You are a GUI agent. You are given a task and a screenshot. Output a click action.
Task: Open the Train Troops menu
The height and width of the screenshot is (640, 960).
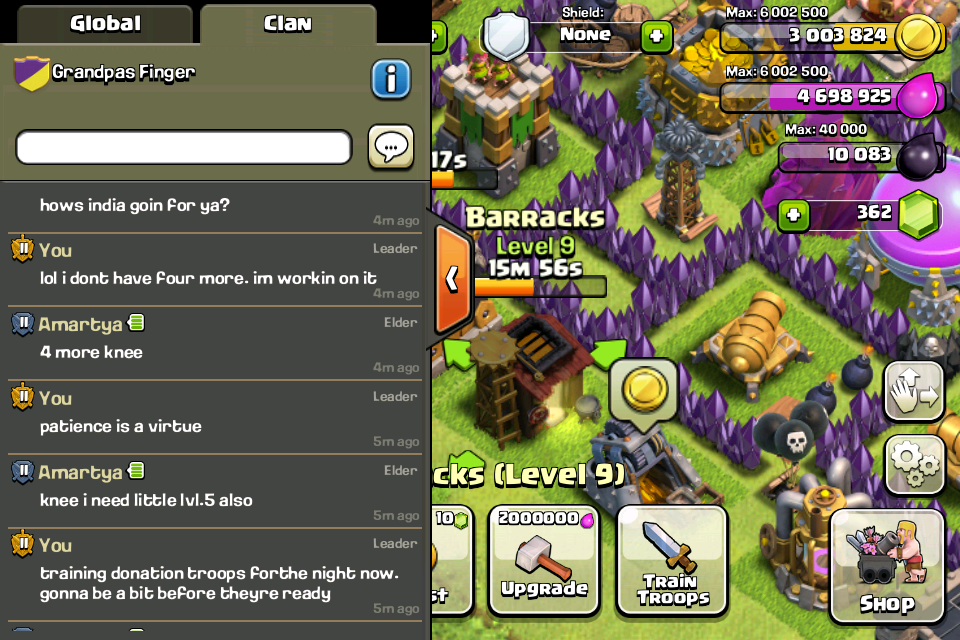pos(672,559)
